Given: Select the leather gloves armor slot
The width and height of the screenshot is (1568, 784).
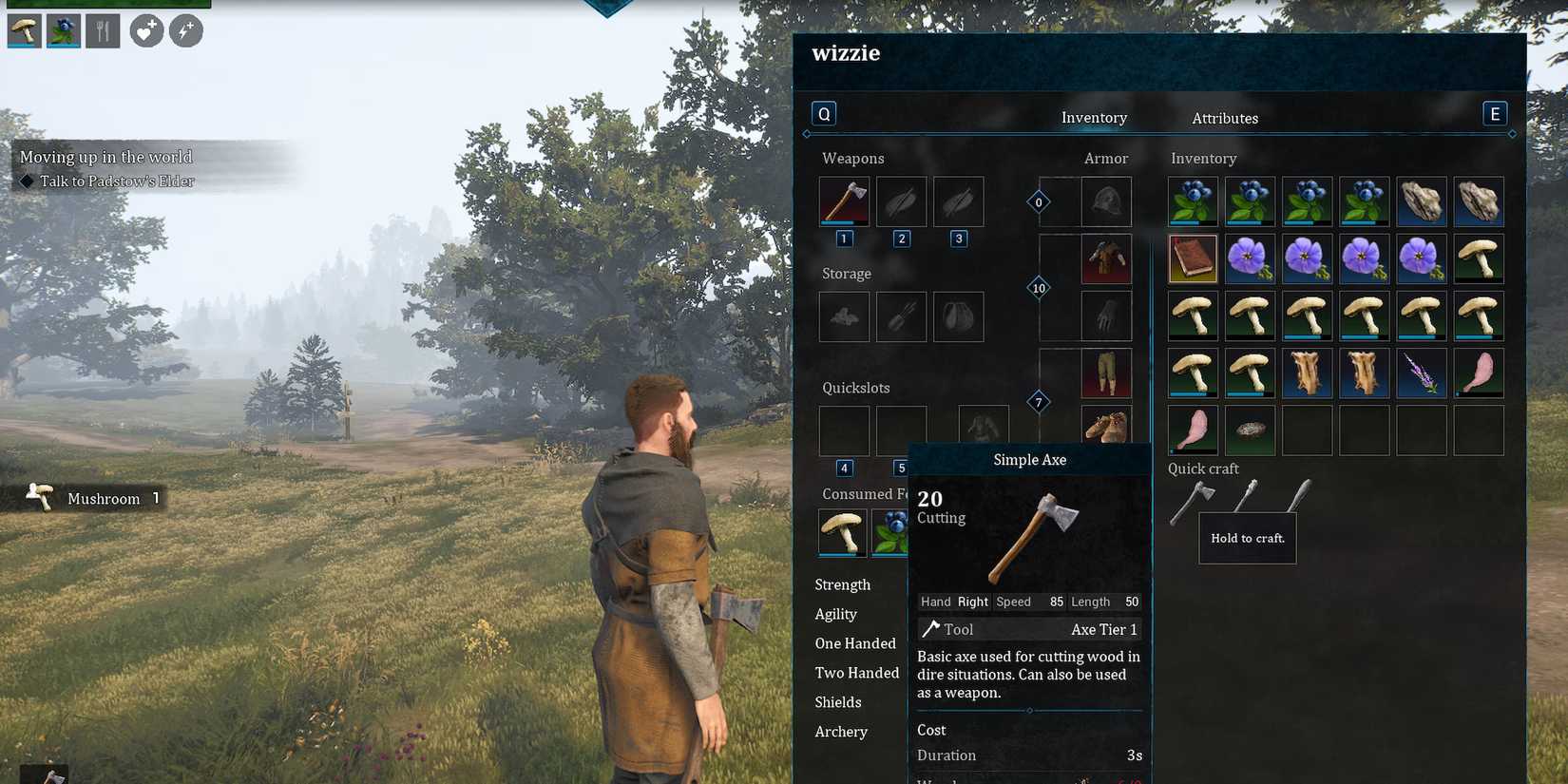Looking at the screenshot, I should [1105, 315].
